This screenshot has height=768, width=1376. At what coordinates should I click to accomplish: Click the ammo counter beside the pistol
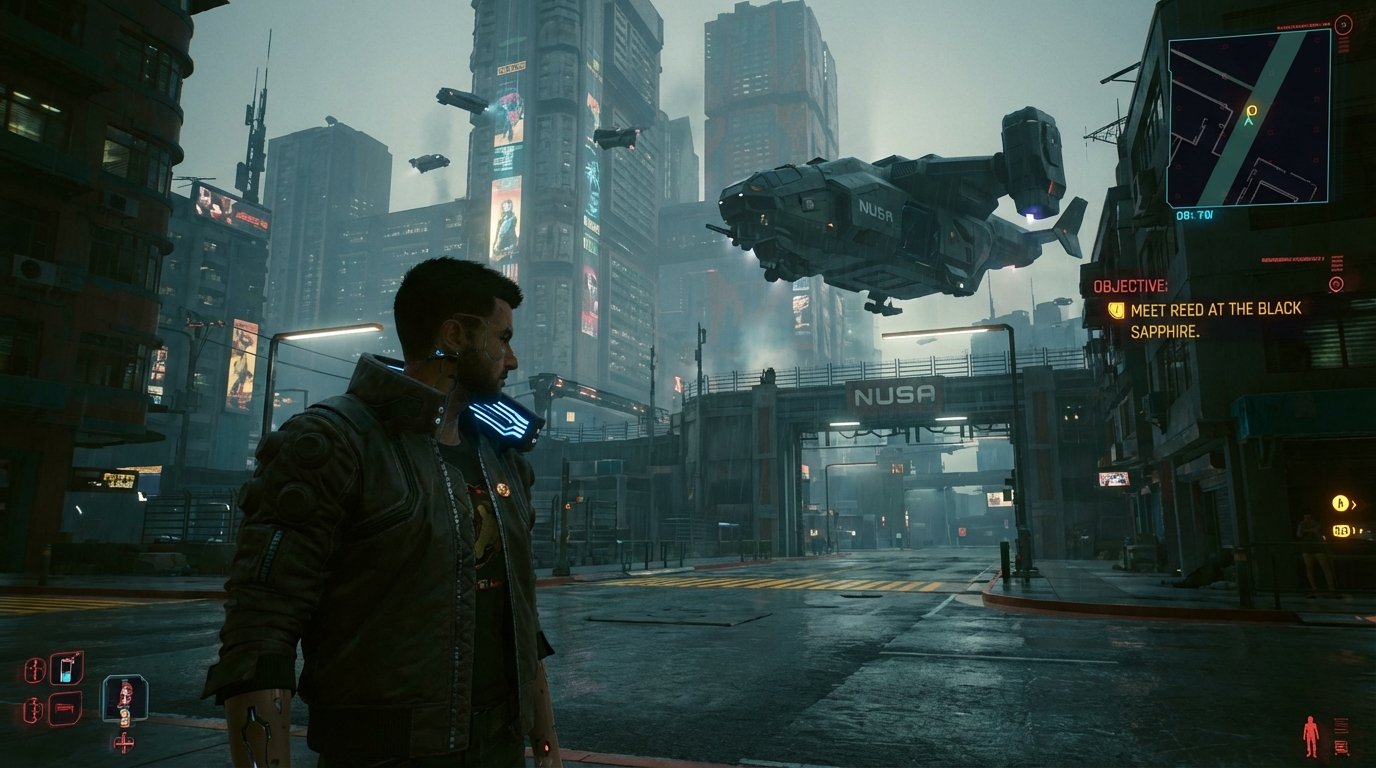tap(125, 718)
